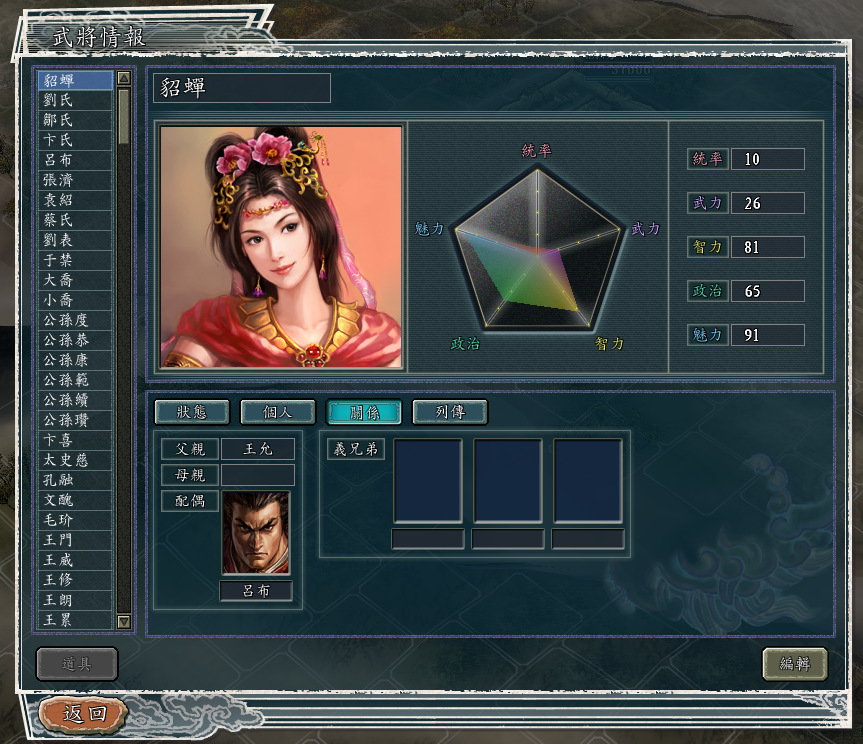Viewport: 863px width, 744px height.
Task: Choose 于禁 from the officer list
Action: click(75, 260)
